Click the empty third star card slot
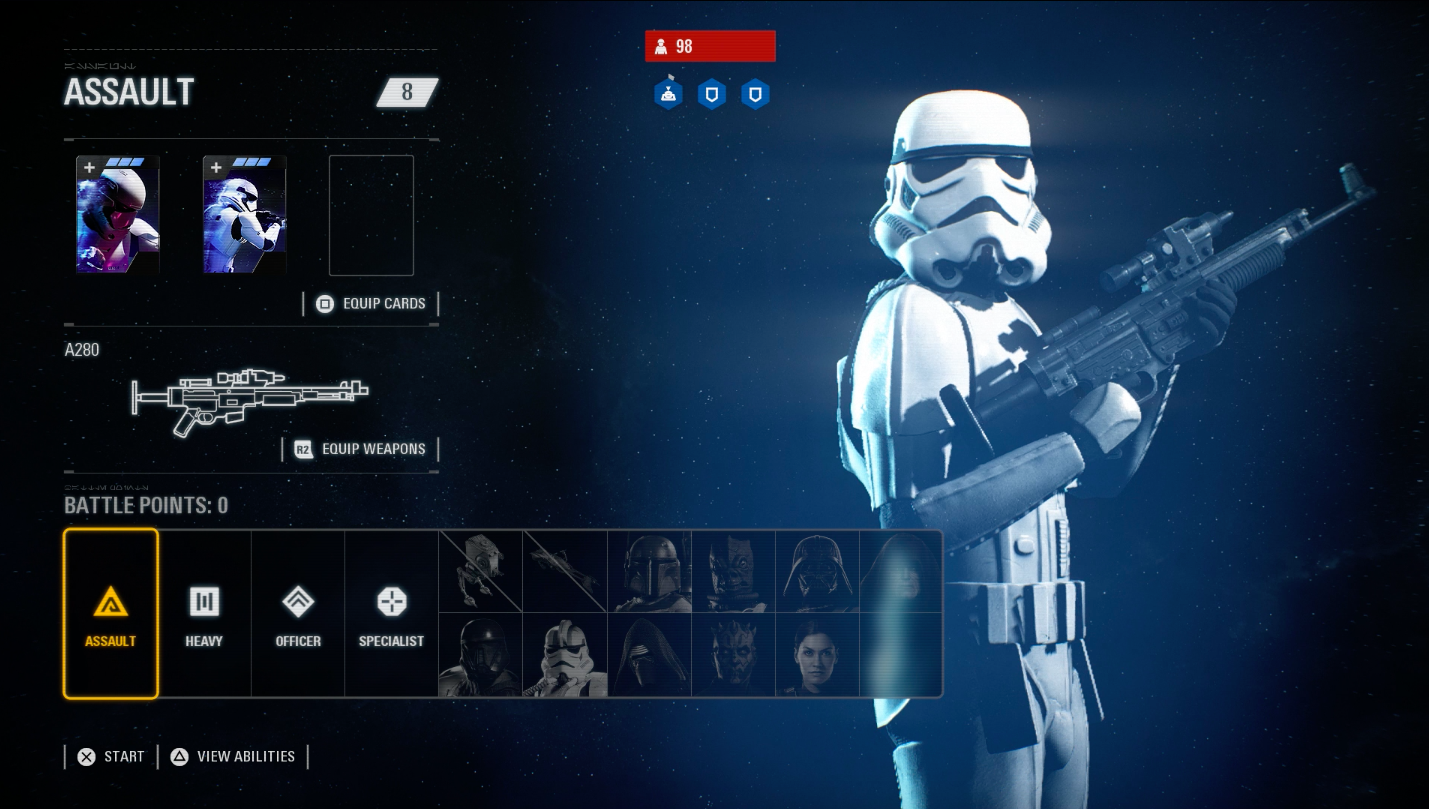Image resolution: width=1429 pixels, height=809 pixels. [371, 215]
